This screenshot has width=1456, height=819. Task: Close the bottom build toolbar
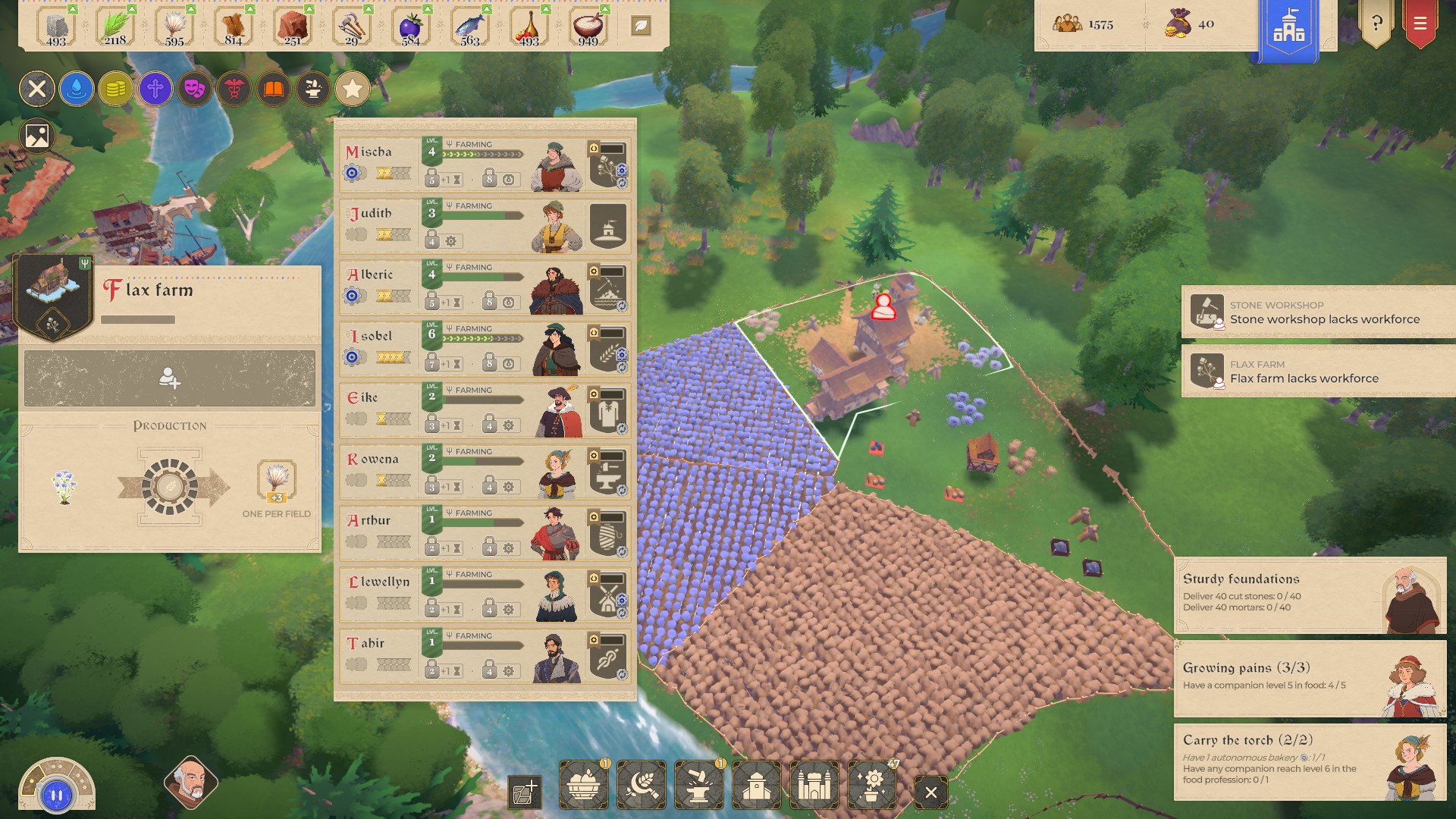point(931,792)
